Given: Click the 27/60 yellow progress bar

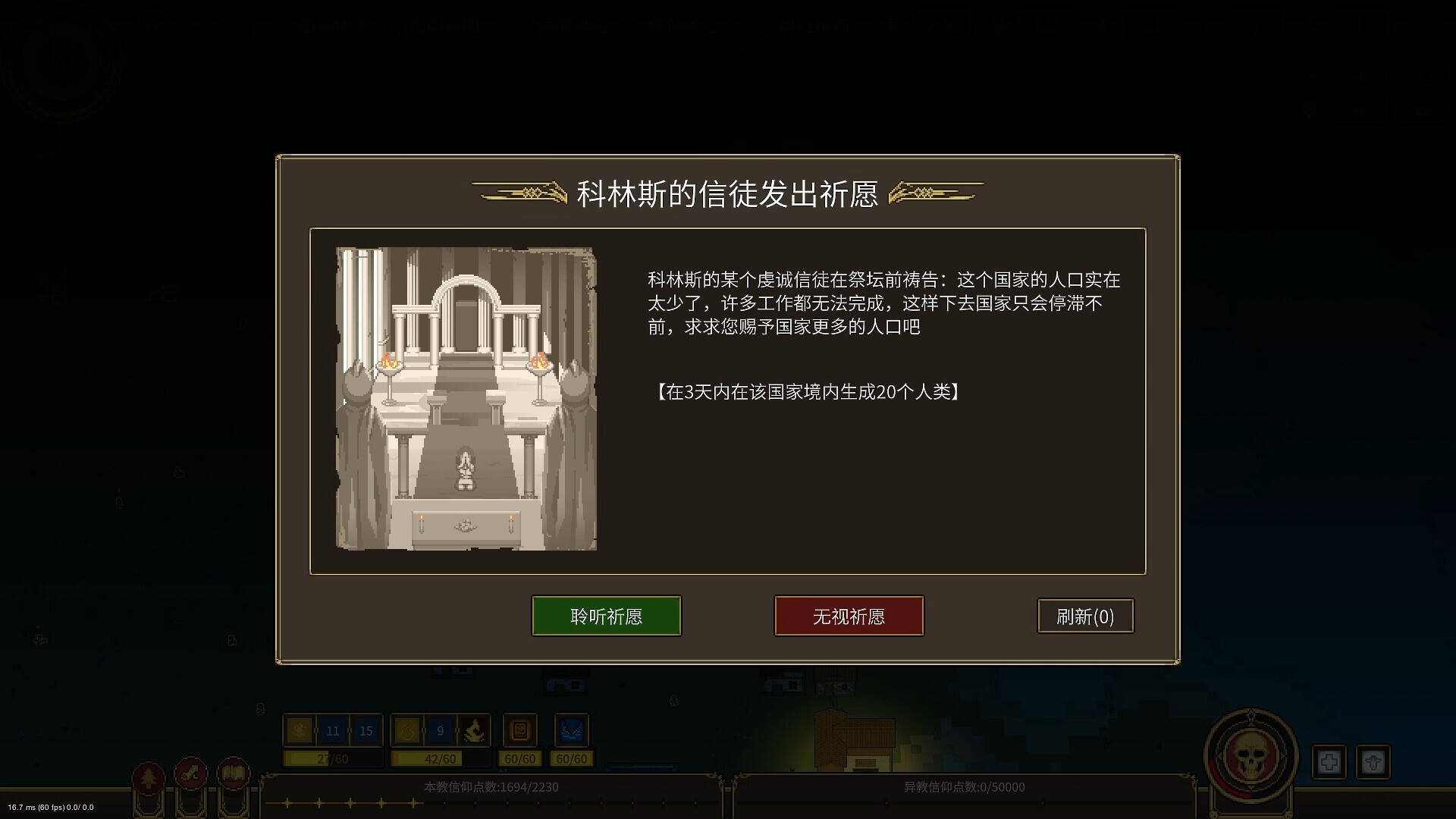Looking at the screenshot, I should (331, 758).
